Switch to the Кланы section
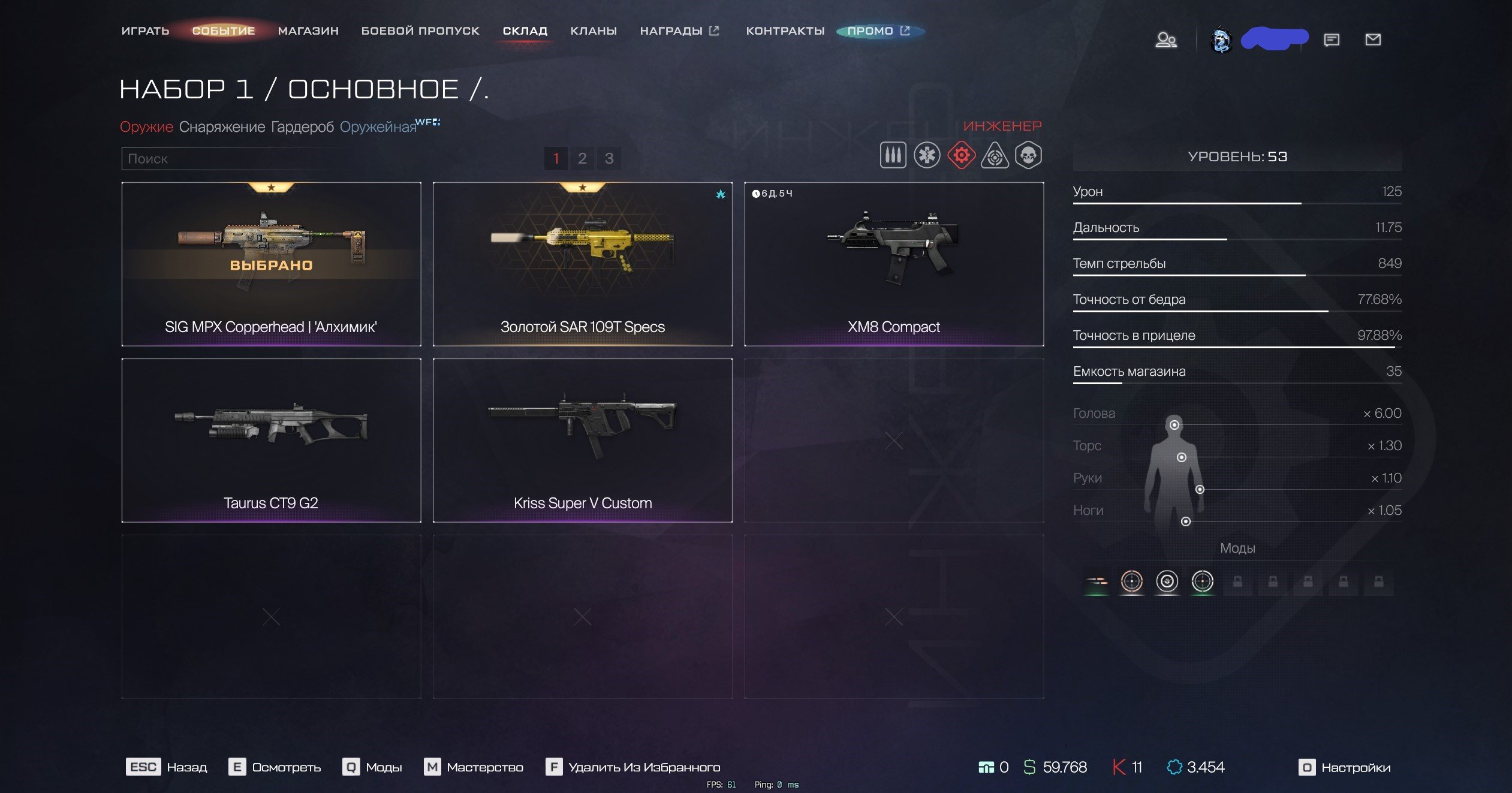 [x=594, y=31]
